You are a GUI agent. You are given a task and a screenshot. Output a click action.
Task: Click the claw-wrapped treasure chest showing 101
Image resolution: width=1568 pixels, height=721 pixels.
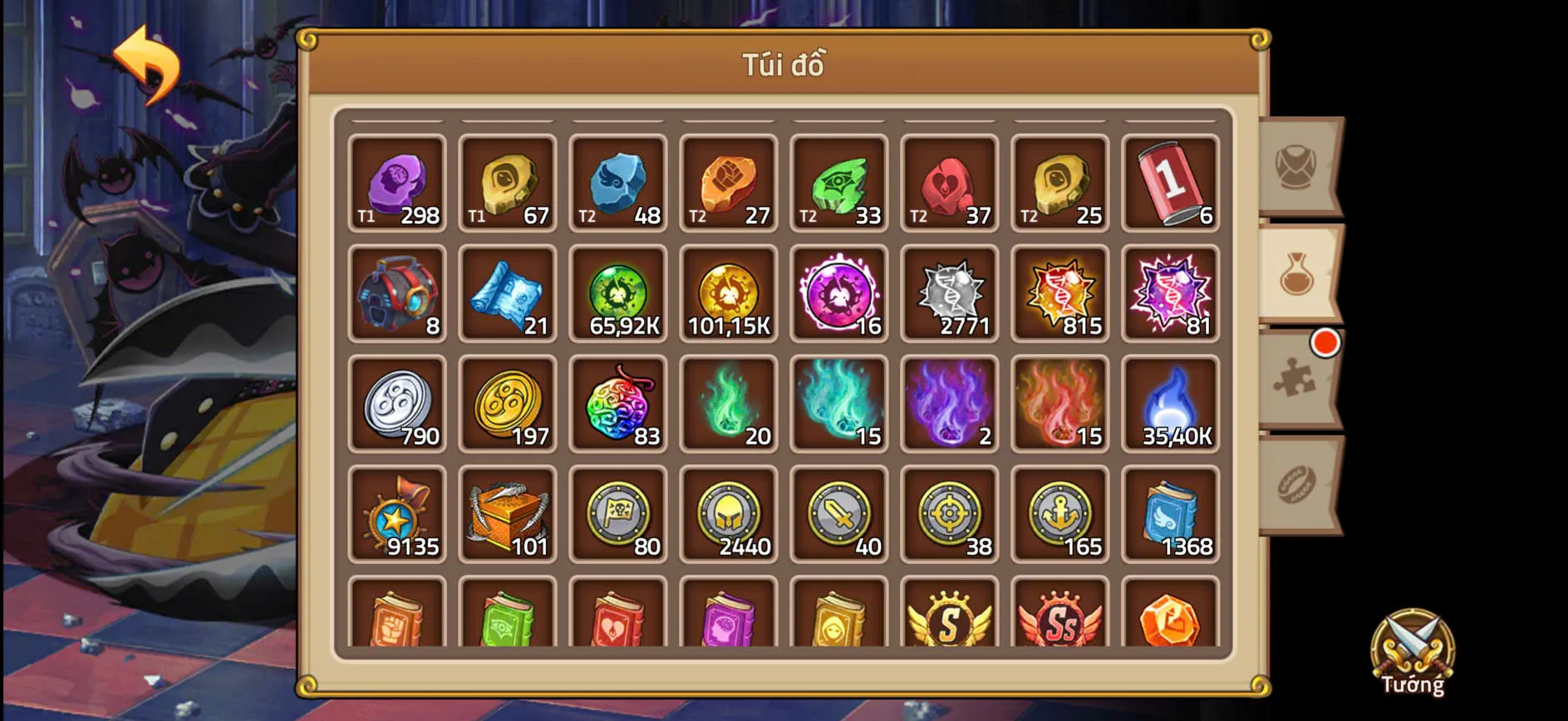[x=508, y=514]
